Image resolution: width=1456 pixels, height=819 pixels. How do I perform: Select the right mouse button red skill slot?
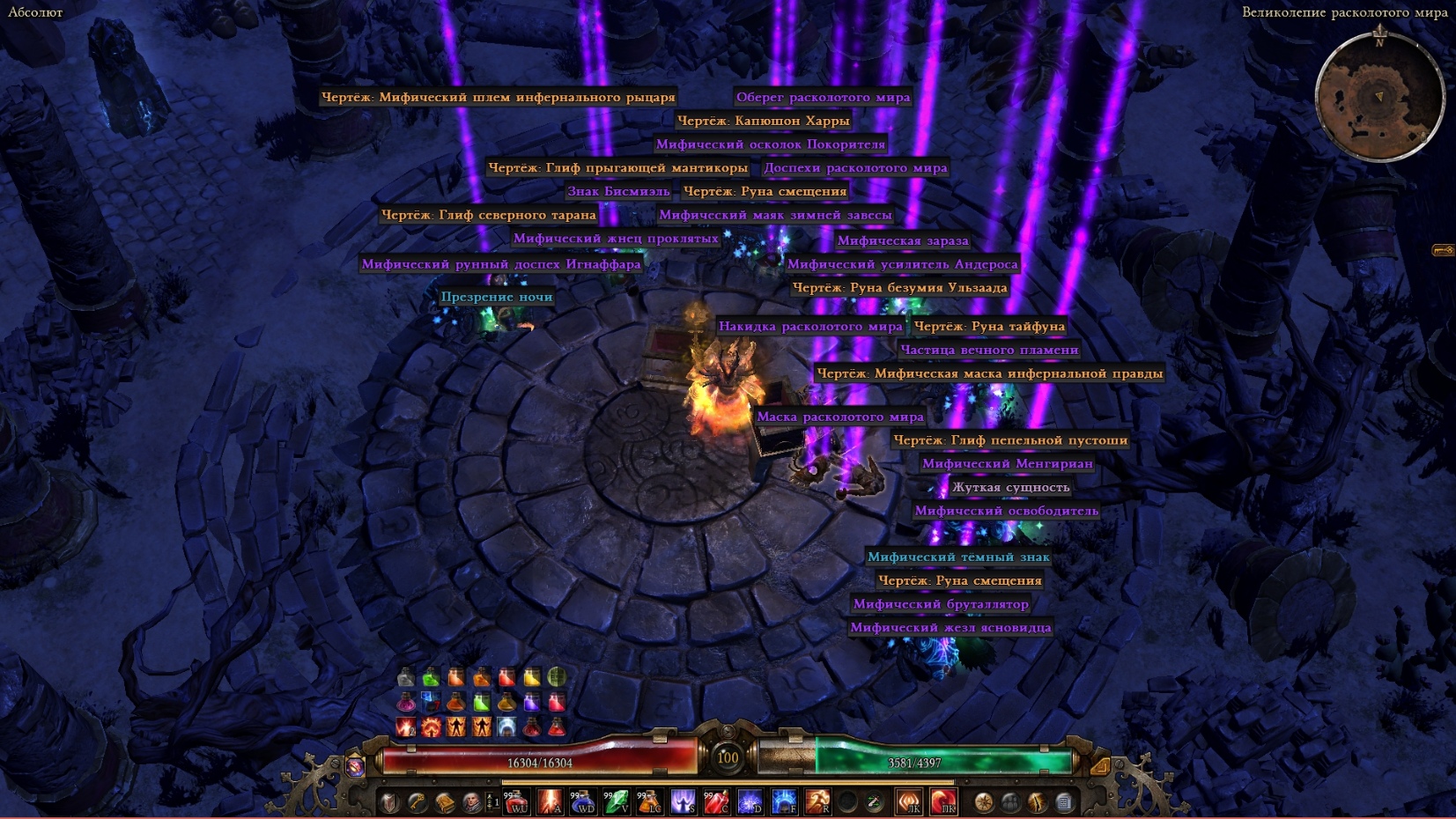[943, 801]
